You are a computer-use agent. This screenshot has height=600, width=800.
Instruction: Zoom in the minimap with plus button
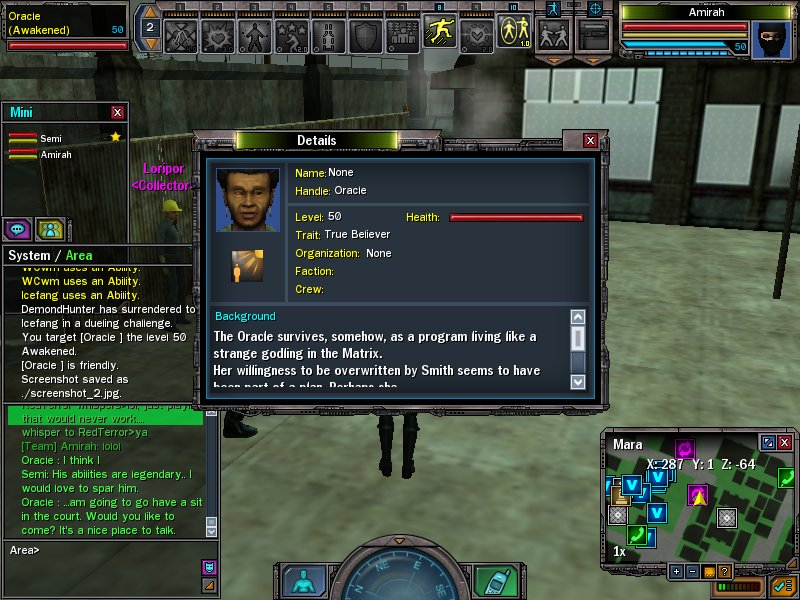pos(677,571)
